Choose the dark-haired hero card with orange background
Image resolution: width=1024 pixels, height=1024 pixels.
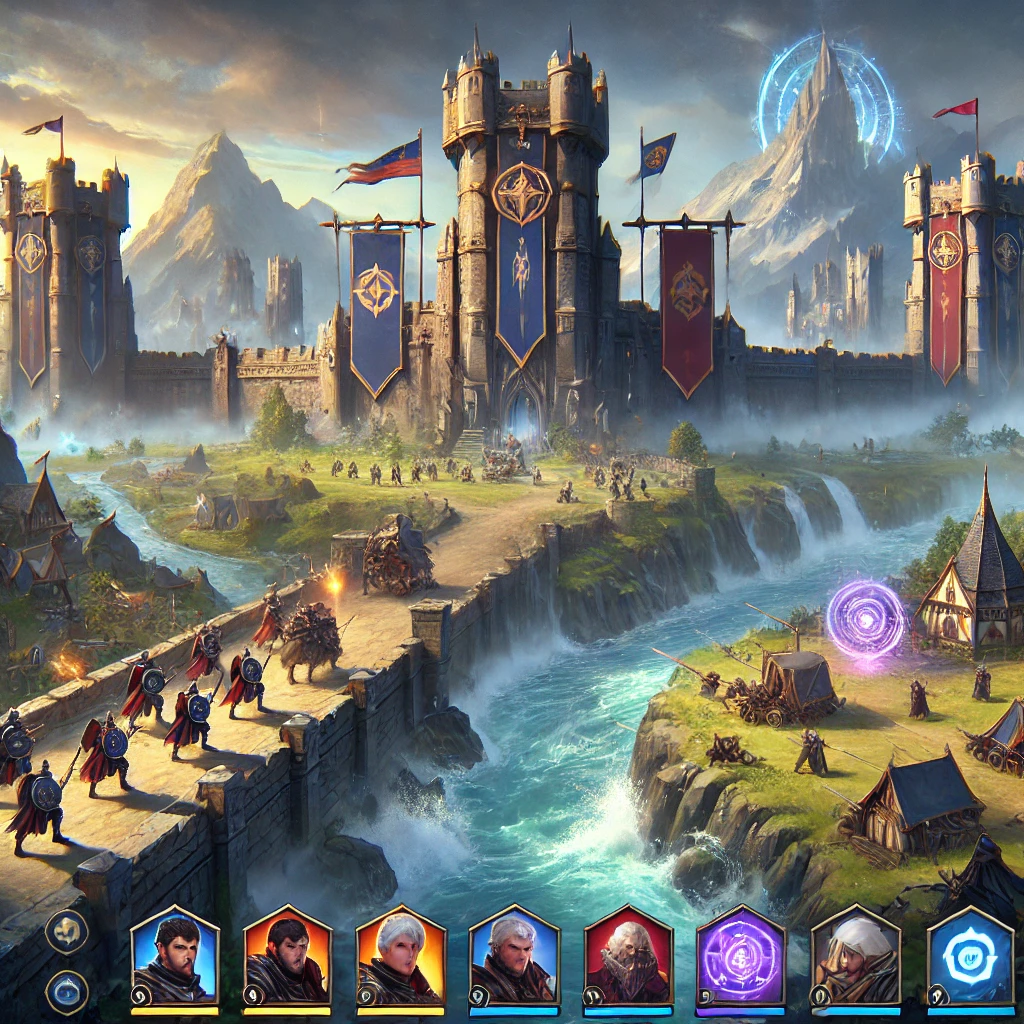click(x=288, y=957)
